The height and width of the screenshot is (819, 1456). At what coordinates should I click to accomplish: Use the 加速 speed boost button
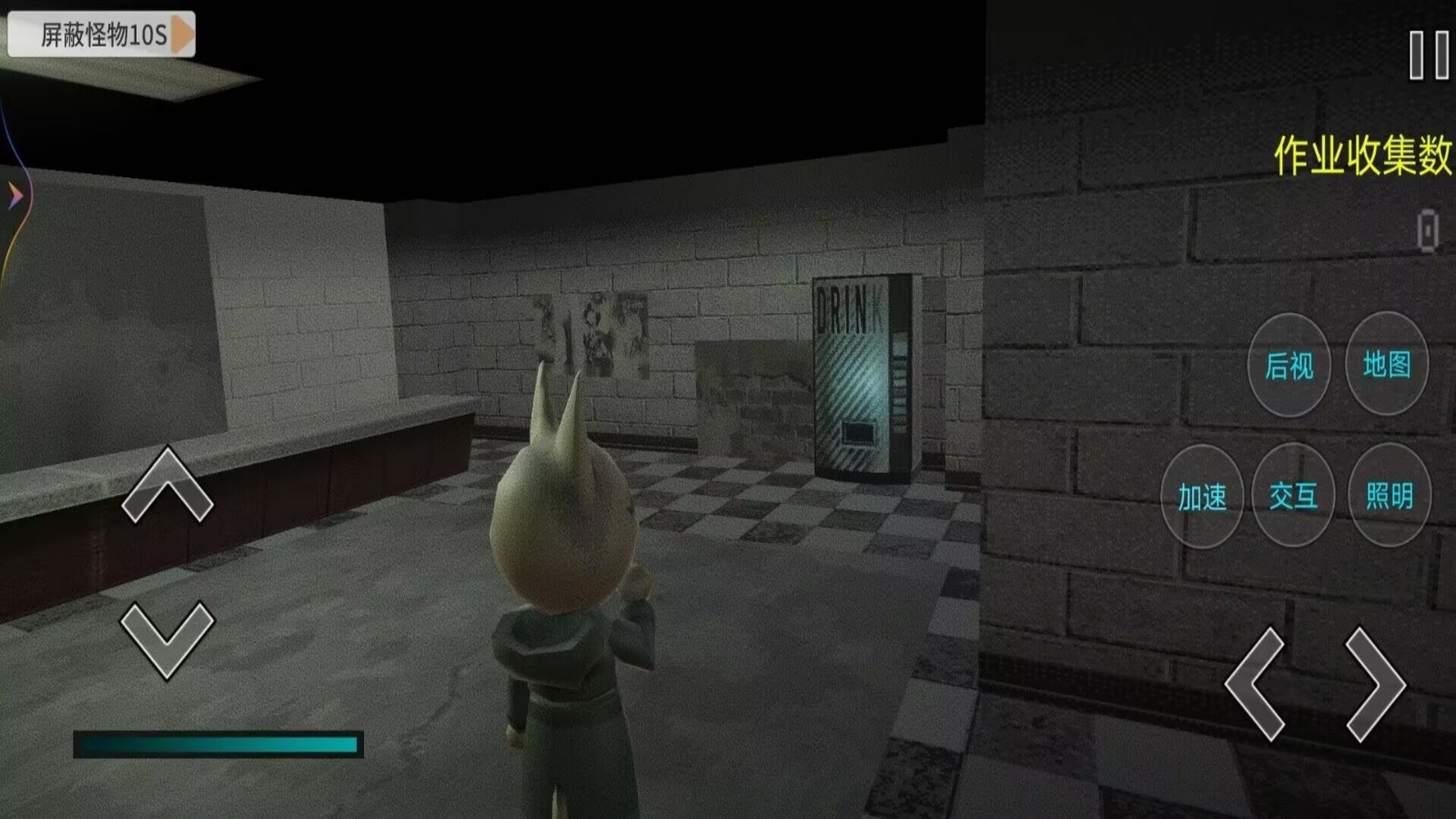1202,497
